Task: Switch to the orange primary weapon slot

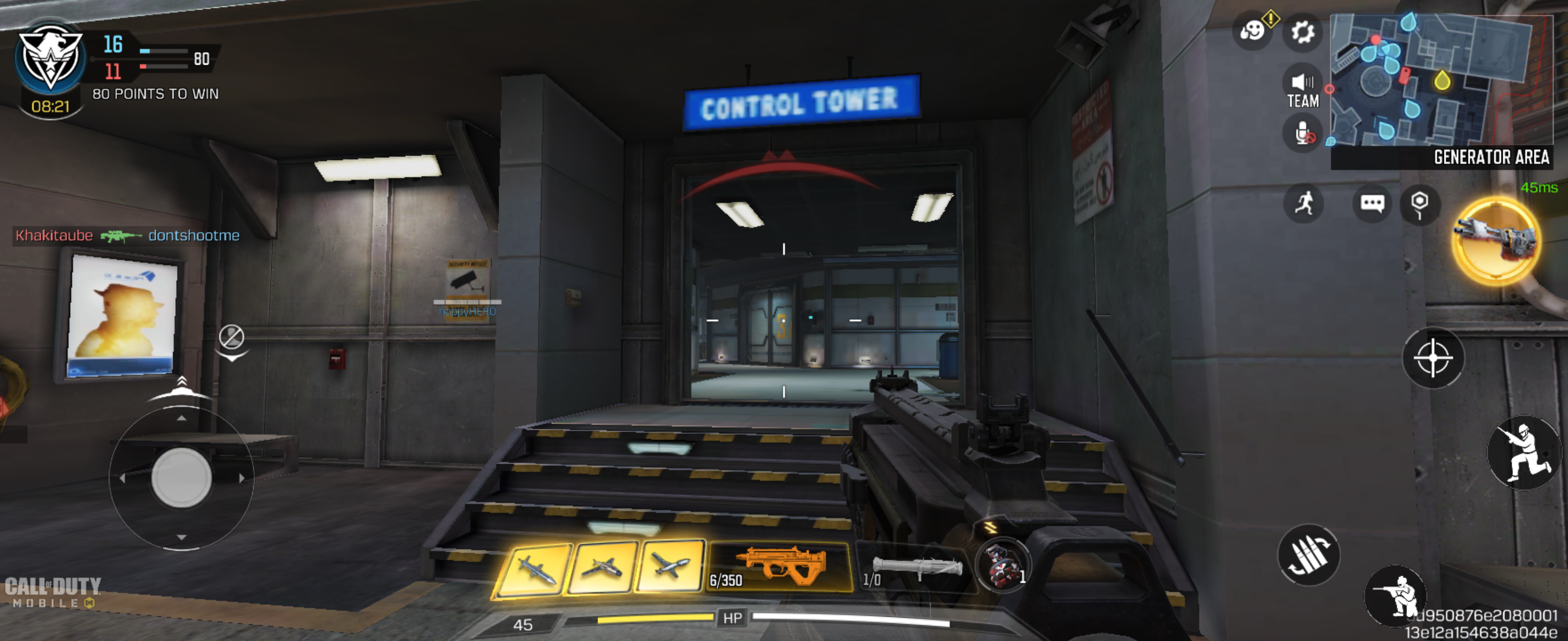Action: click(x=780, y=567)
